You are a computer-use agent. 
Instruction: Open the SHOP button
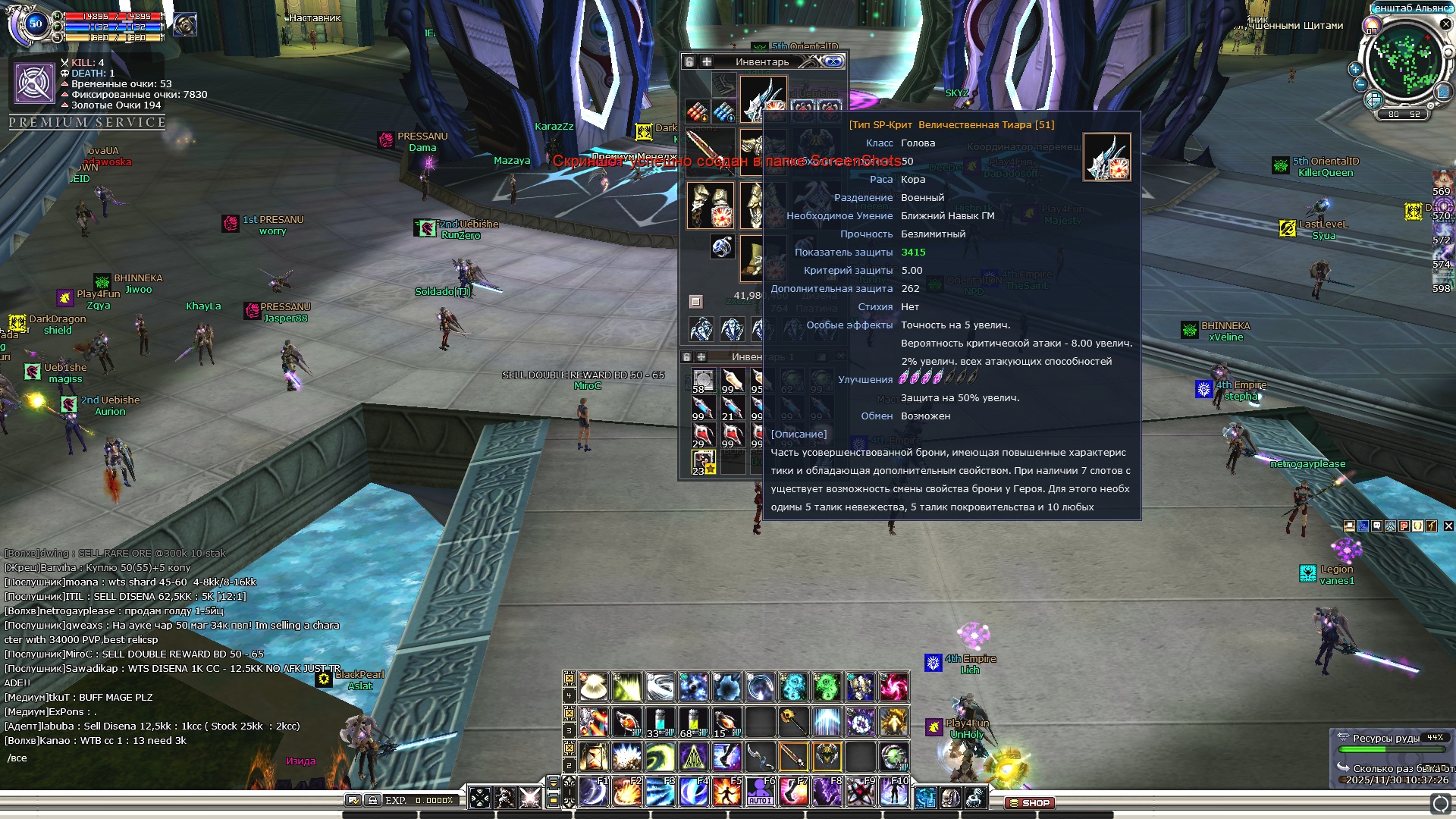1030,802
